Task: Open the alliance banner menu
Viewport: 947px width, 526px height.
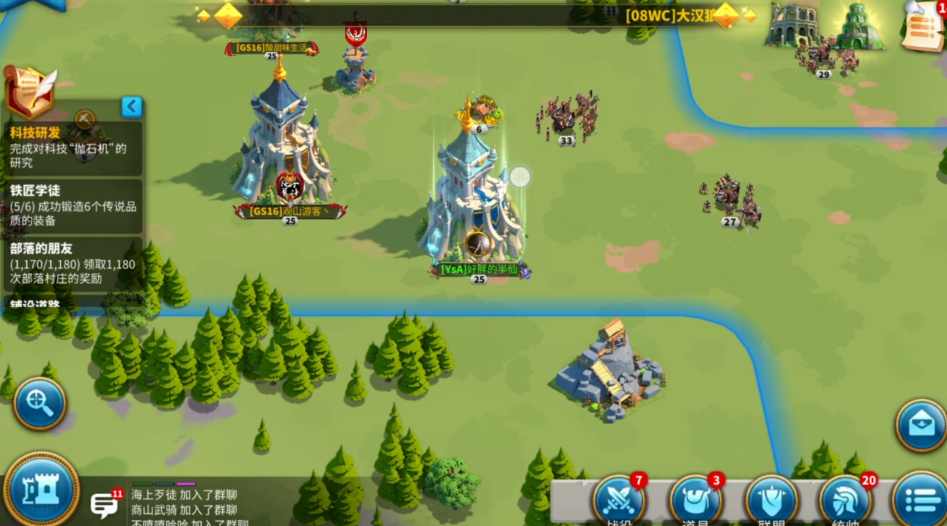Action: coord(771,500)
